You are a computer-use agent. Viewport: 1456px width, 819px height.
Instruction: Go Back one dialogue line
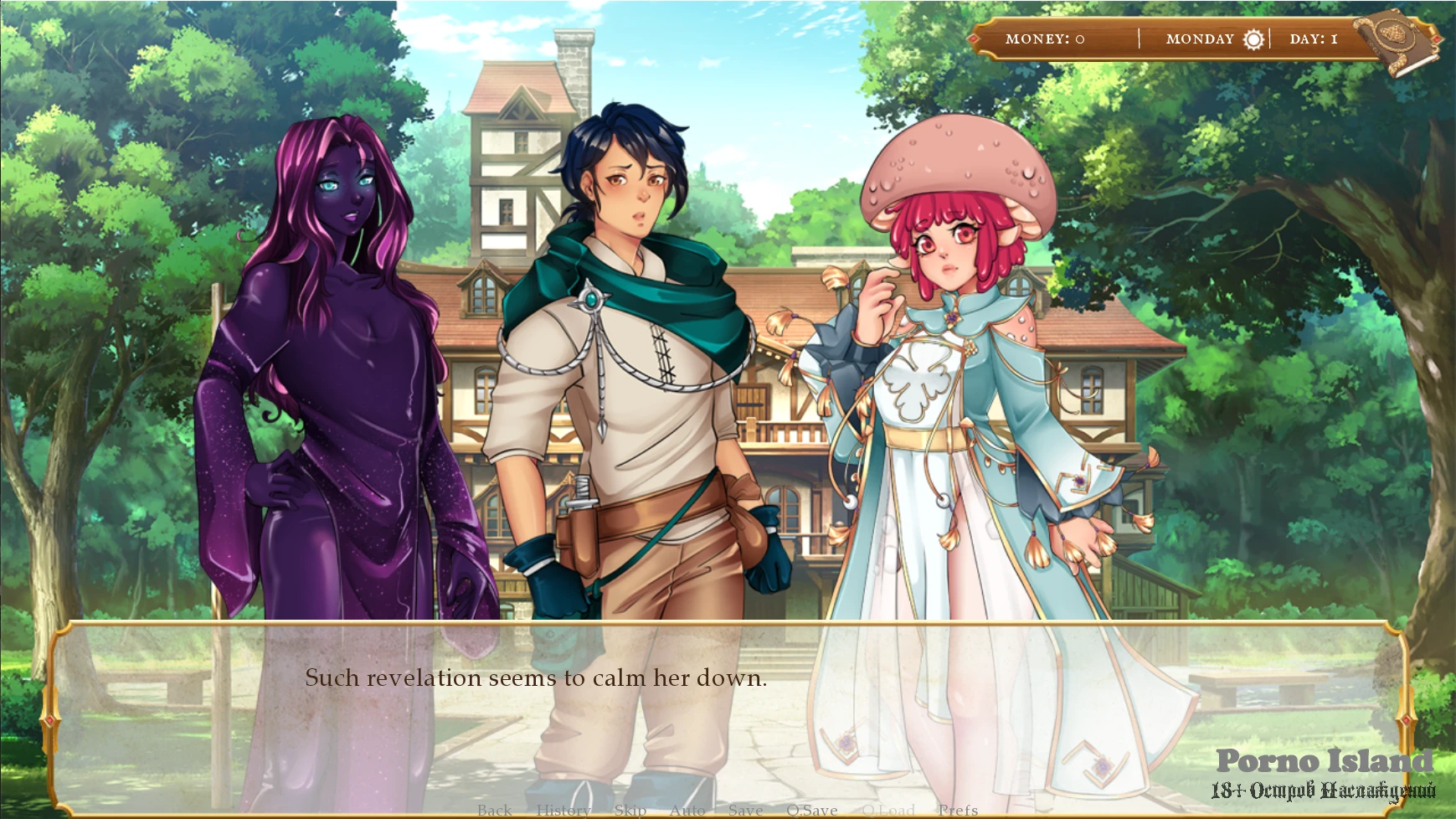[x=494, y=810]
